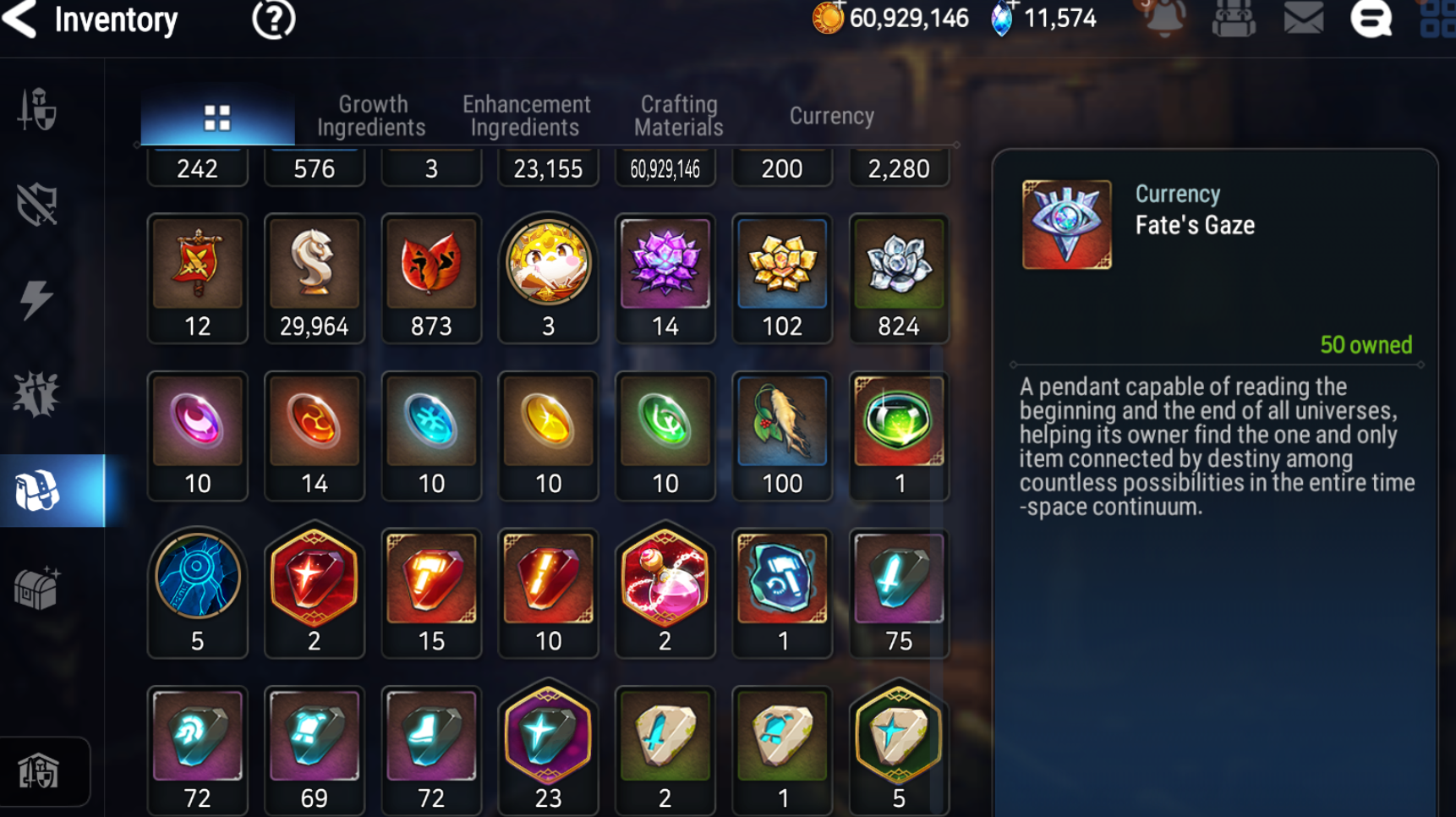This screenshot has height=817, width=1456.
Task: Pick the golden flower item with 102
Action: tap(782, 263)
